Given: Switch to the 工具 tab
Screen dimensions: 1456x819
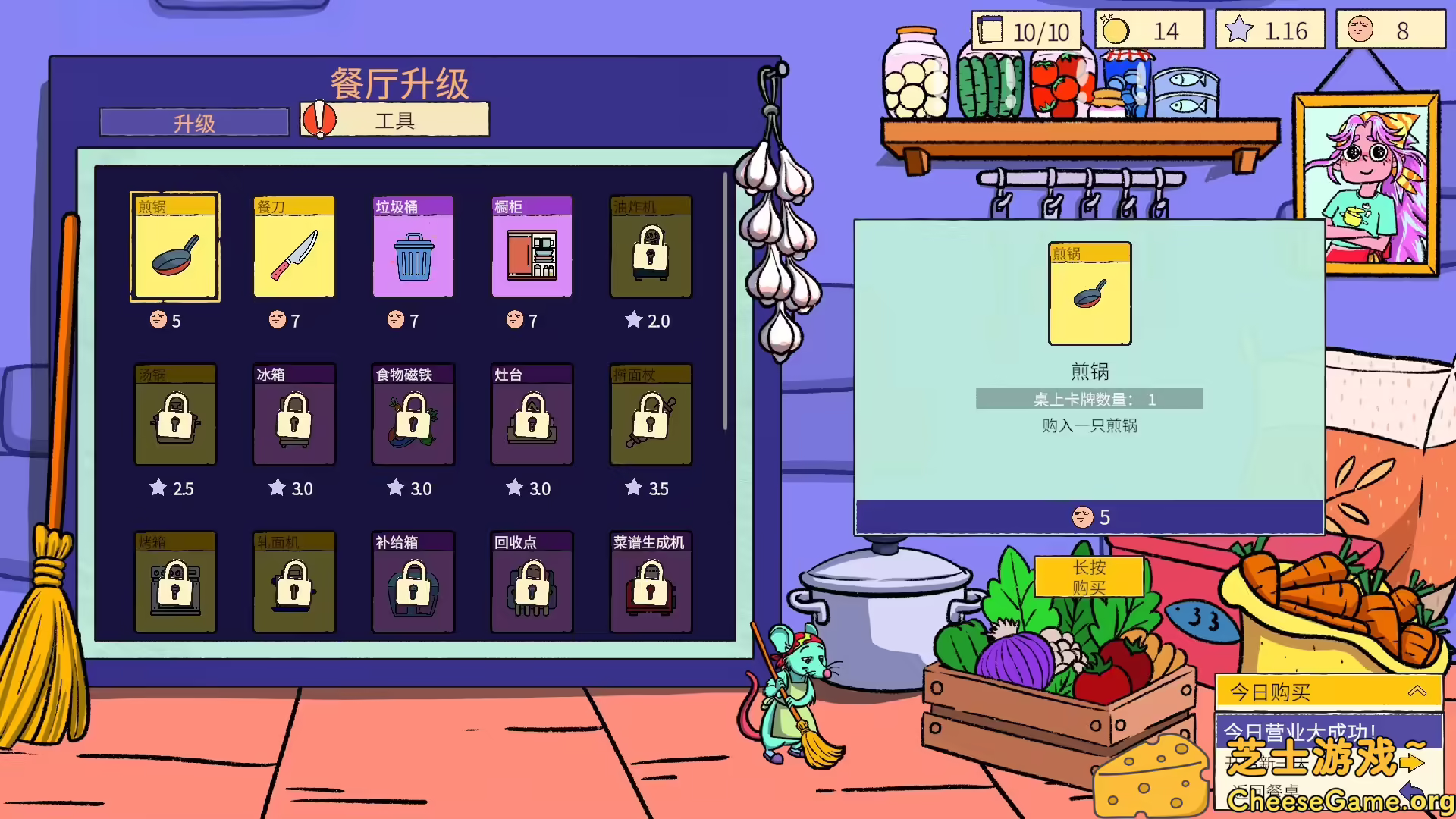Looking at the screenshot, I should point(394,120).
